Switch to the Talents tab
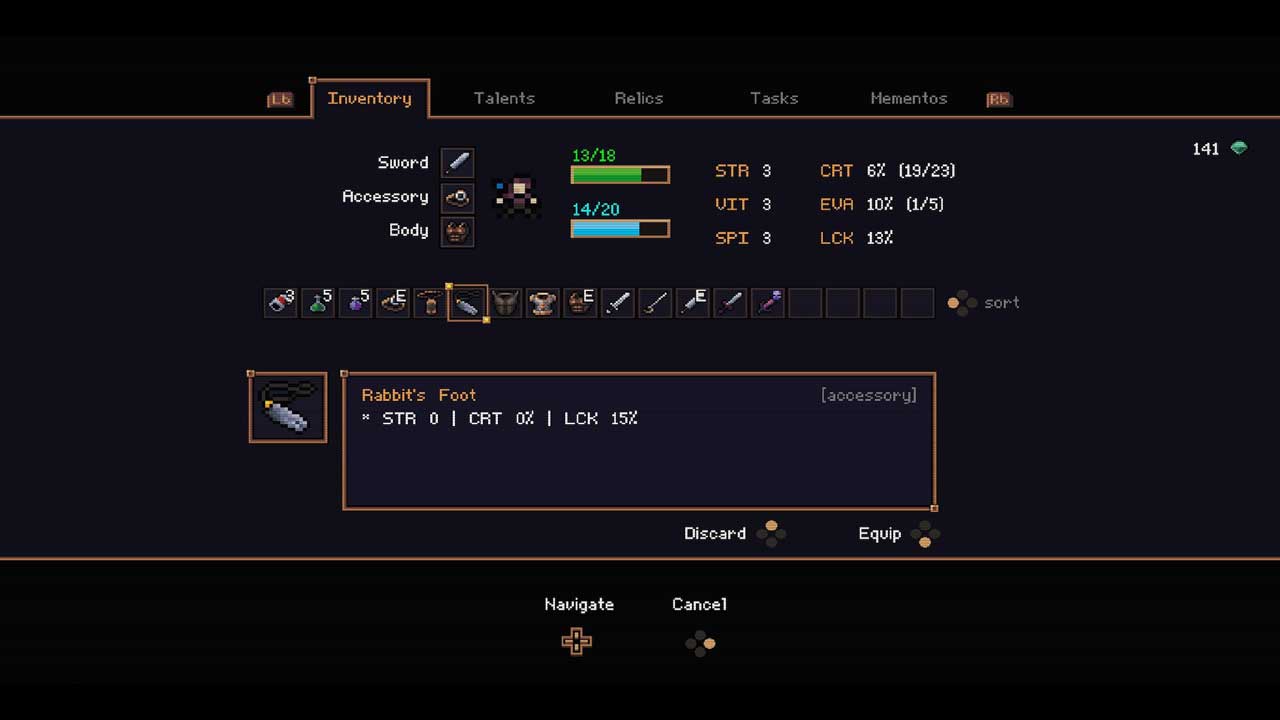 504,98
